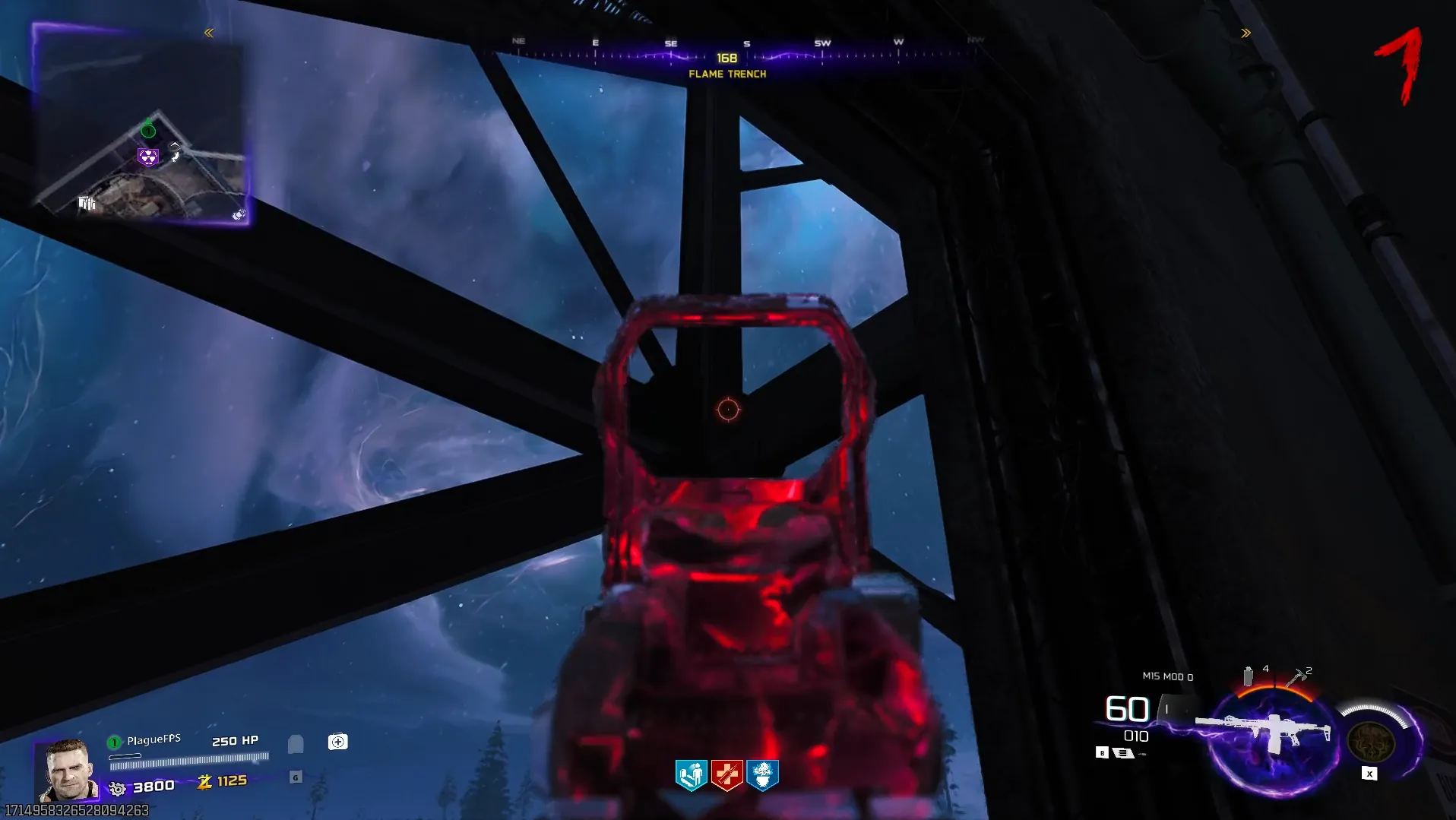1456x820 pixels.
Task: Open the minimap in the corner
Action: [x=141, y=125]
